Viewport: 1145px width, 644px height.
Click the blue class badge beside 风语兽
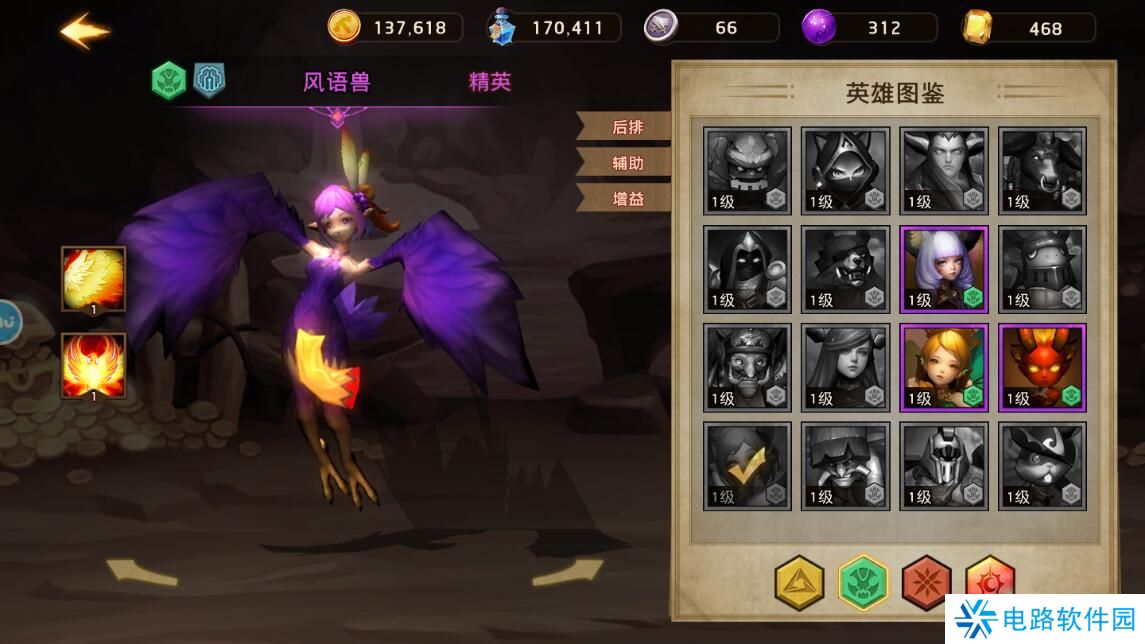pos(209,81)
